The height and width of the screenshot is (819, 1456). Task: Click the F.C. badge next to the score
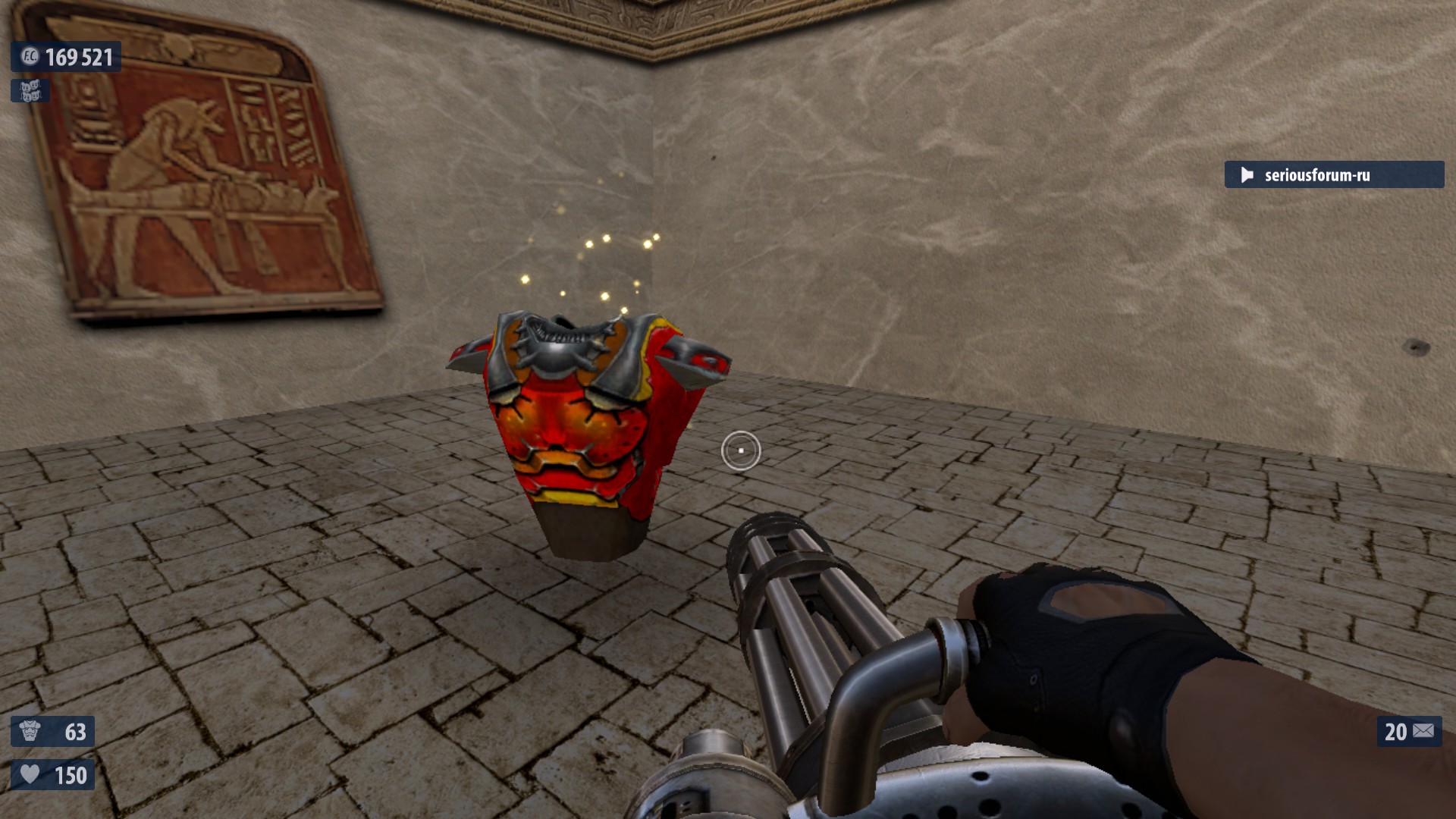pyautogui.click(x=30, y=56)
